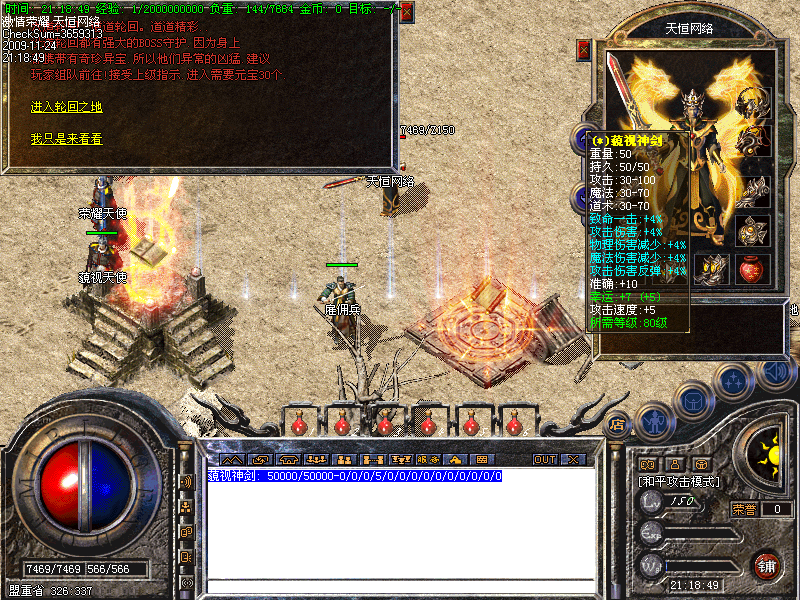Viewport: 800px width, 600px height.
Task: Choose the 进入轮回之地 dialogue option
Action: pos(66,107)
